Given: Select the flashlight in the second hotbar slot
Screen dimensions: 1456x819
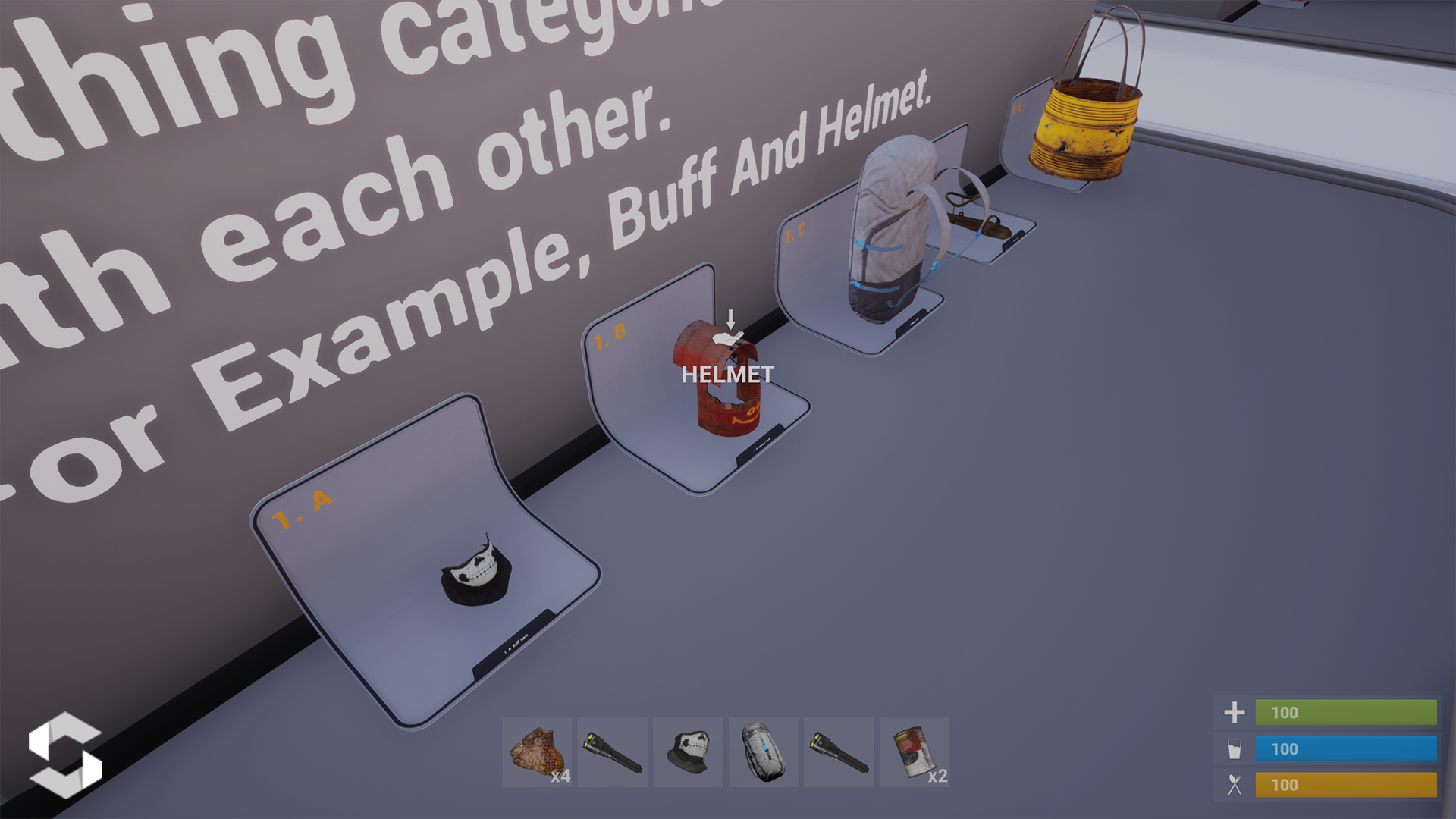Looking at the screenshot, I should pos(614,752).
